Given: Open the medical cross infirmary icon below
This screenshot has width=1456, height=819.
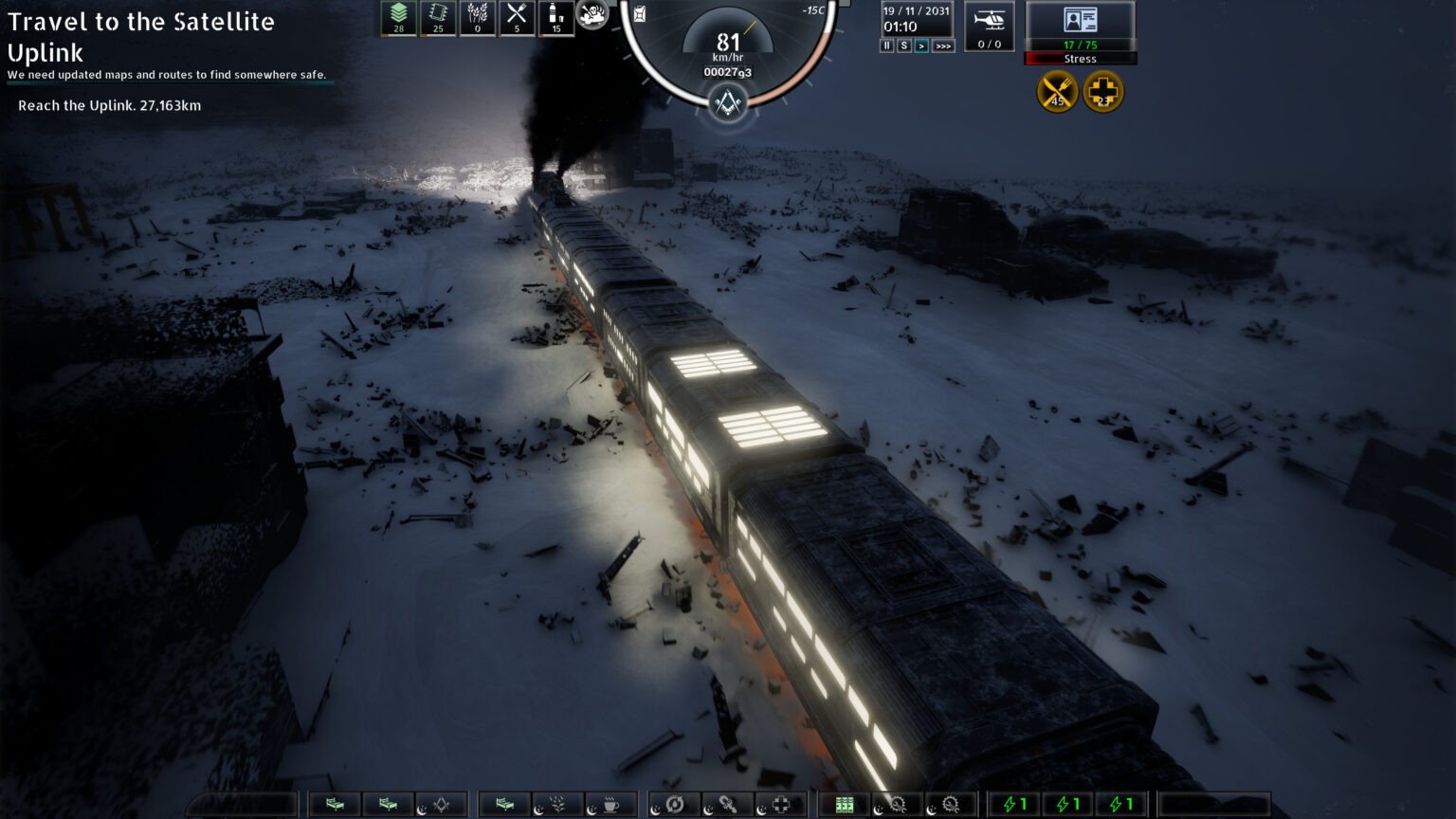Looking at the screenshot, I should [x=779, y=804].
